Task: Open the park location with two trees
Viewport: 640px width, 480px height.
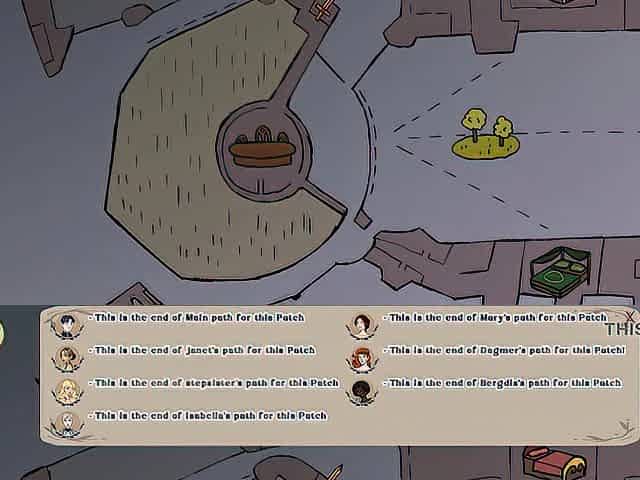Action: tap(486, 137)
